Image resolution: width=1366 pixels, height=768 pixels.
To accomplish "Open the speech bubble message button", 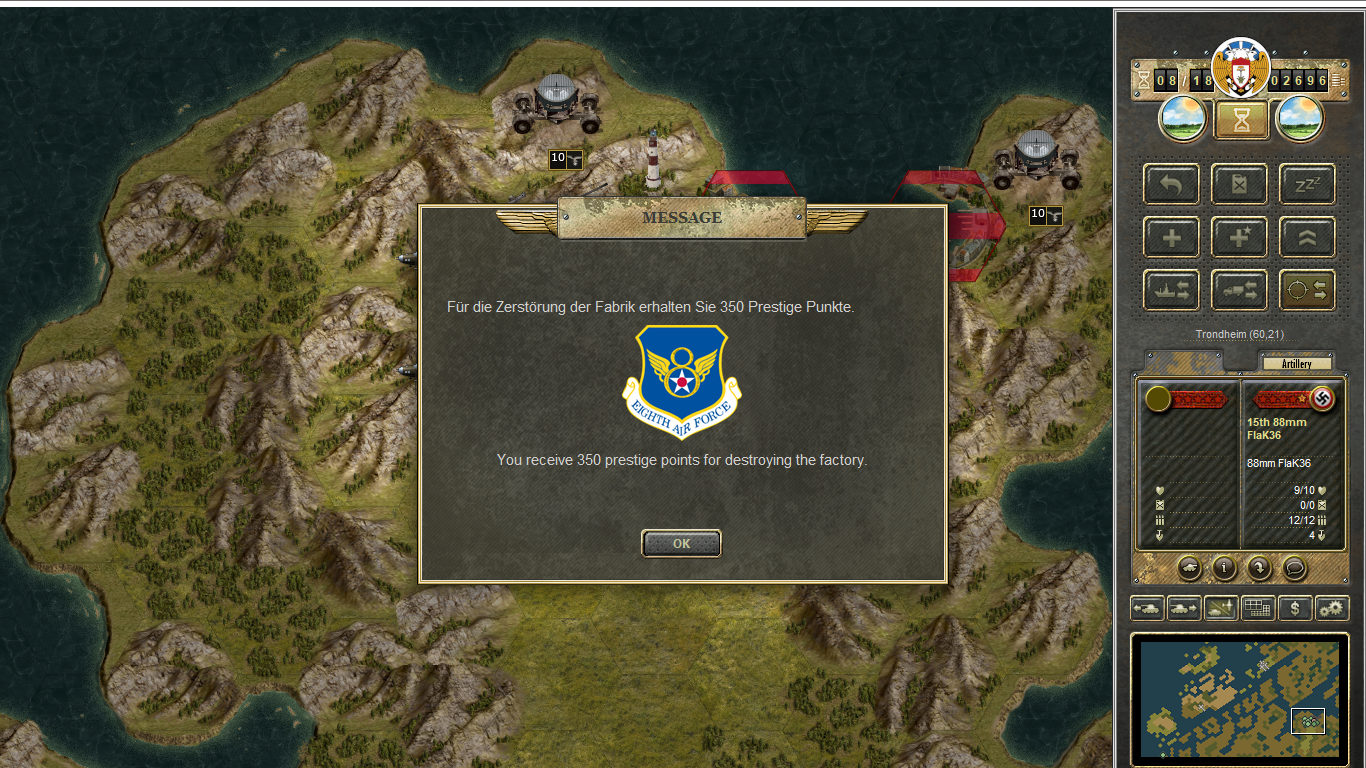I will coord(1294,568).
